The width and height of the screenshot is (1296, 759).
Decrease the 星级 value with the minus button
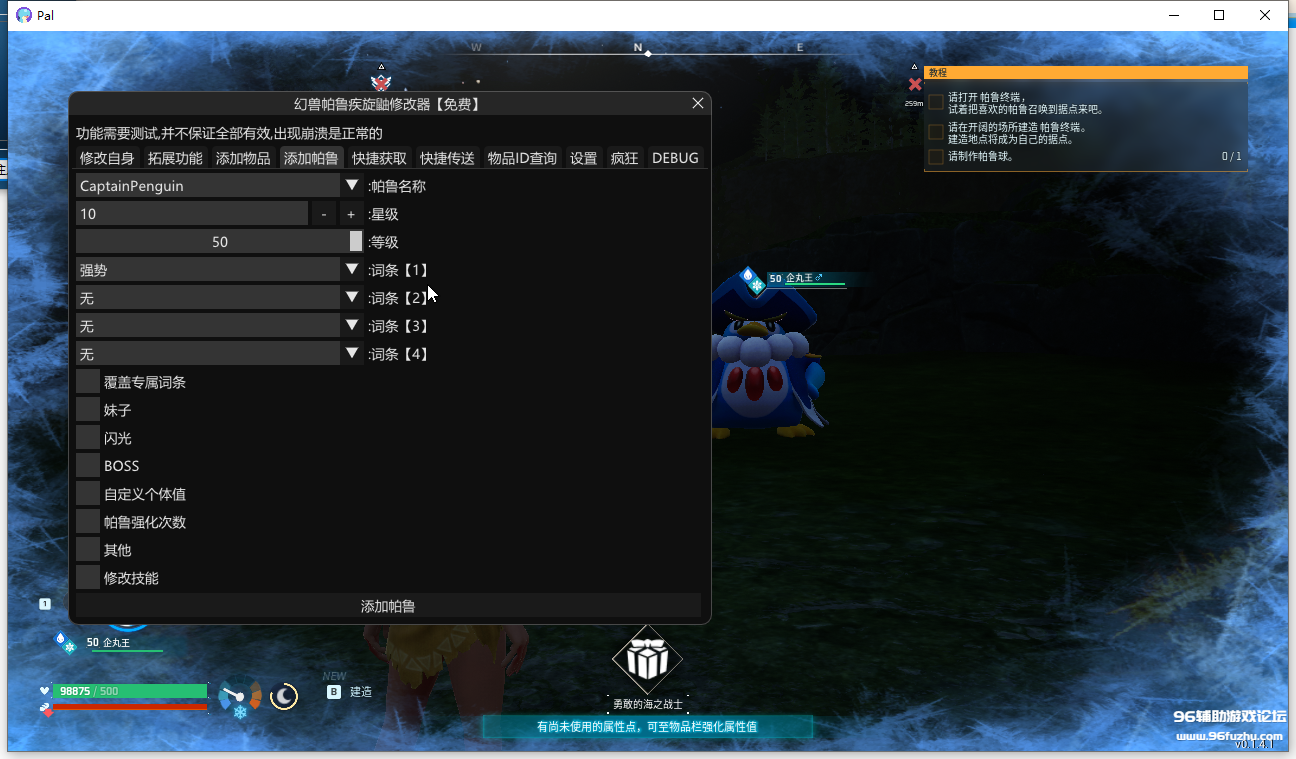324,214
